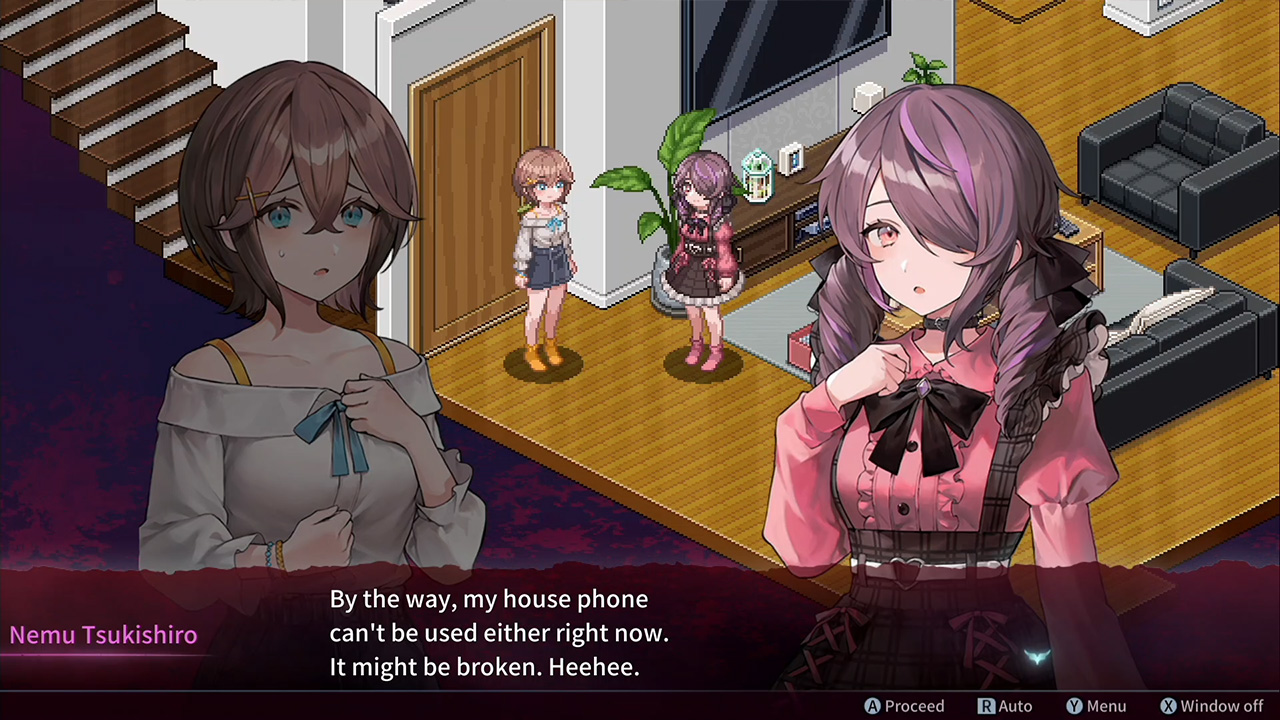The image size is (1280, 720).
Task: Click the circled X controller icon
Action: [1169, 706]
